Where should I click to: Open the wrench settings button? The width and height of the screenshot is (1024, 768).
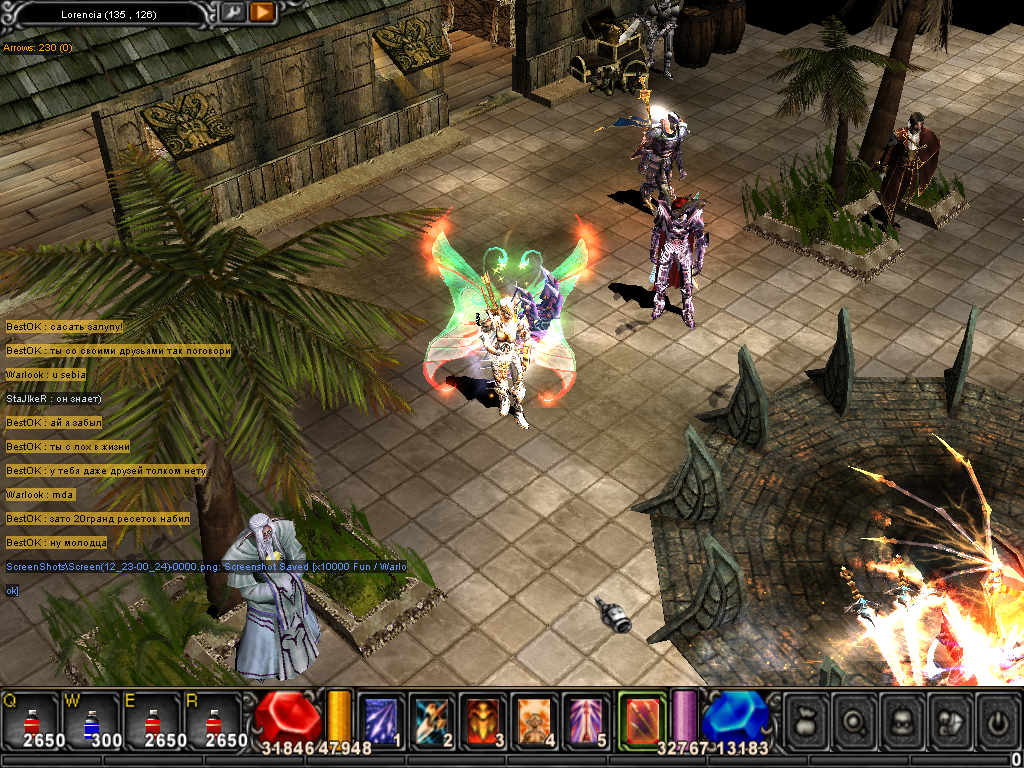(233, 13)
